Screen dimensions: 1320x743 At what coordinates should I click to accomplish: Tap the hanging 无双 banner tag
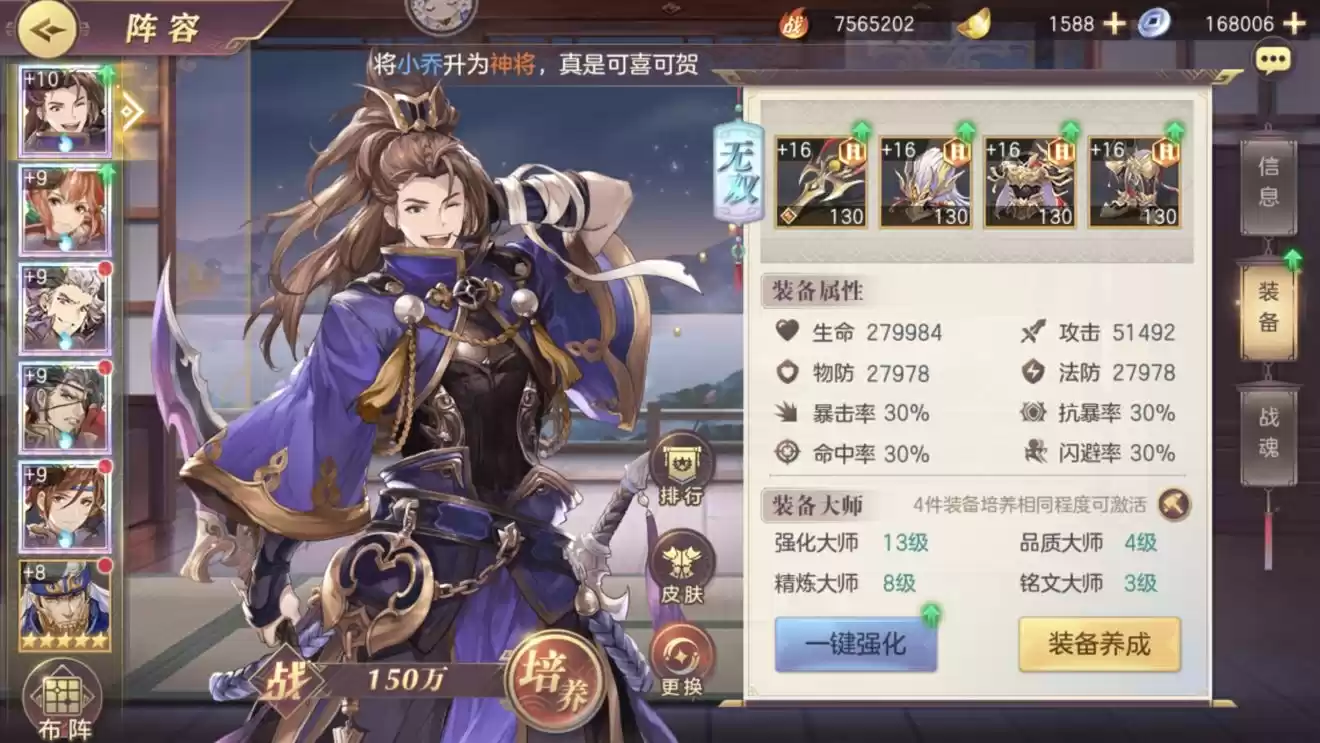point(736,170)
